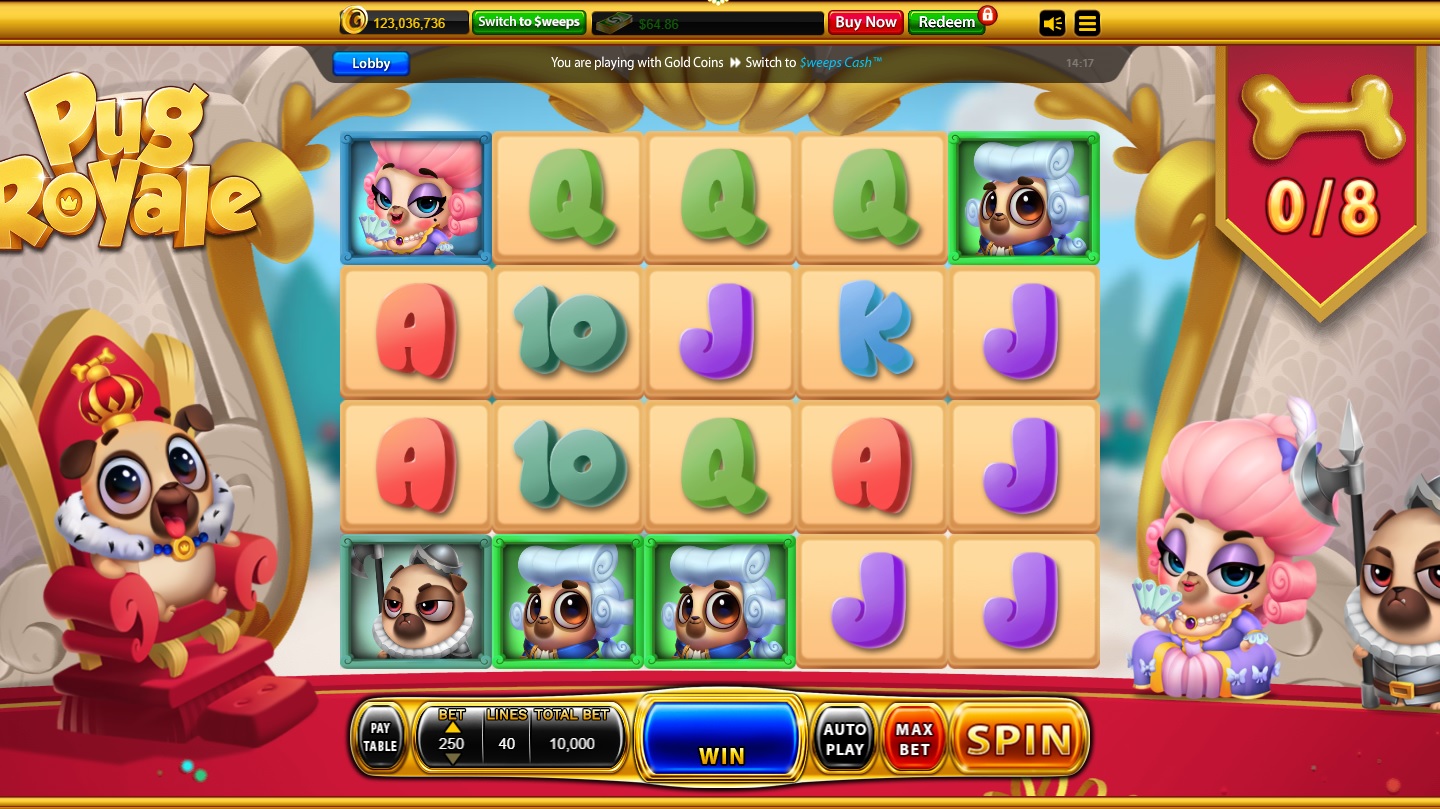
Task: Set the wager with MAX BET
Action: 914,740
